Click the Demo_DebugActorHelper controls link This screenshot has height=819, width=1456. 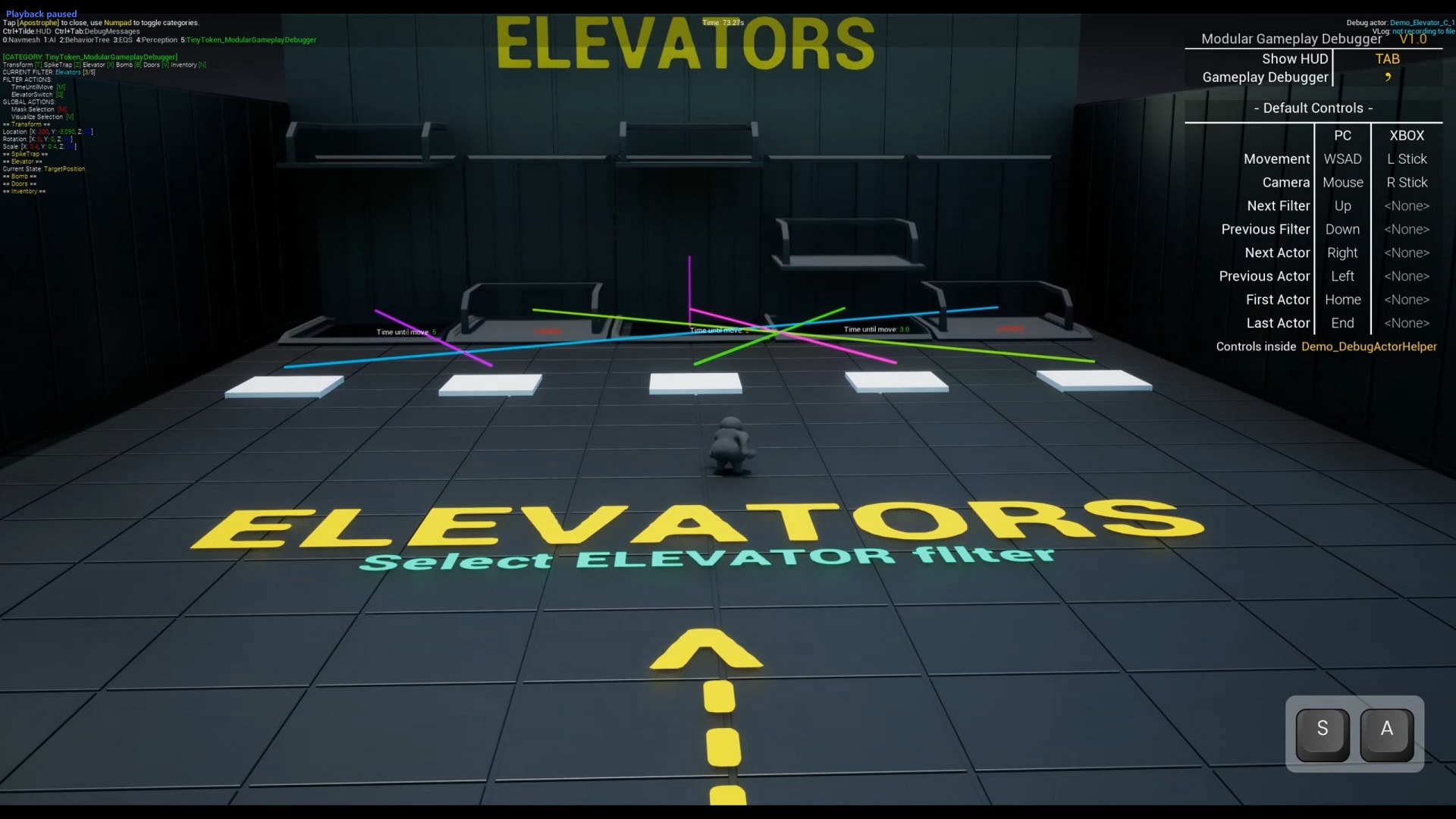tap(1370, 347)
